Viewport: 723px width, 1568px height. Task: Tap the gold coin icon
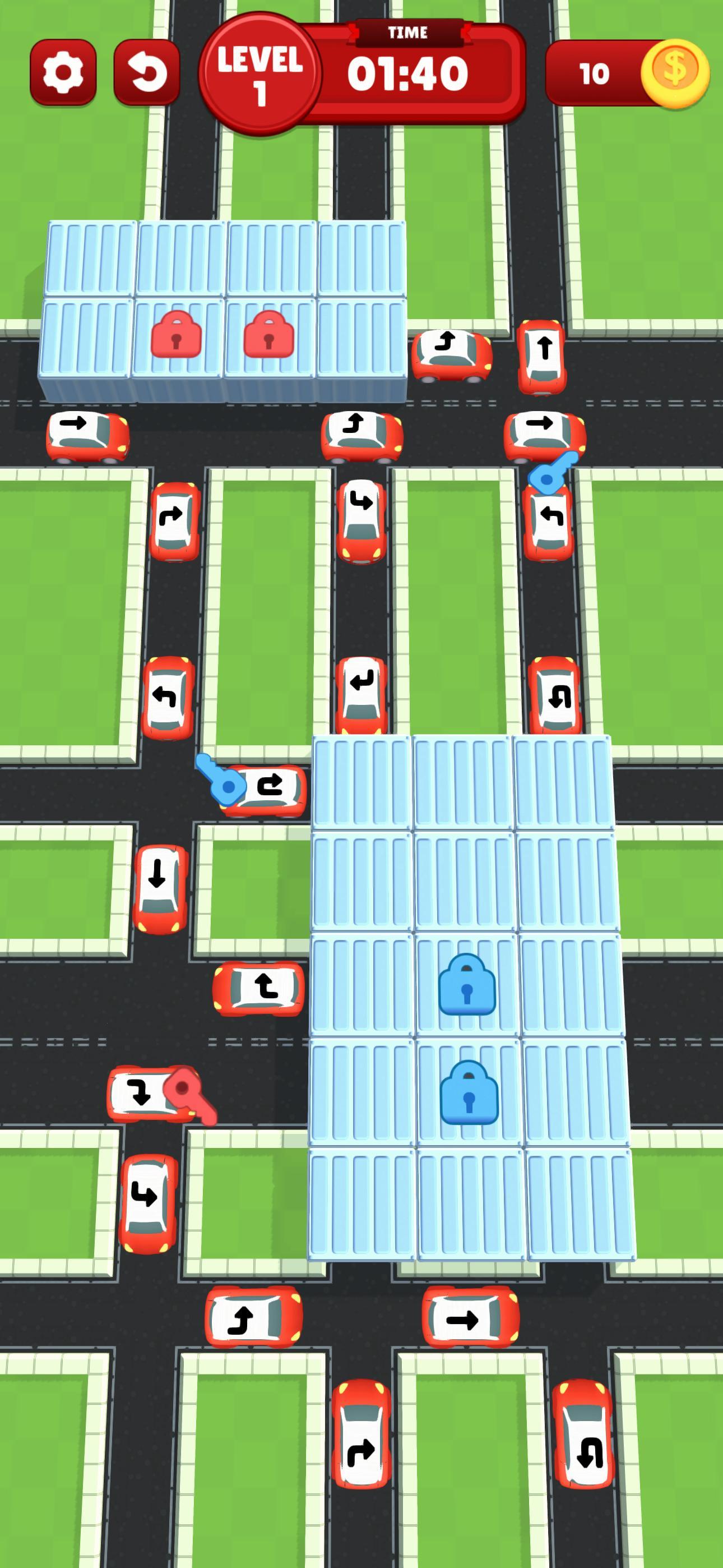coord(675,72)
